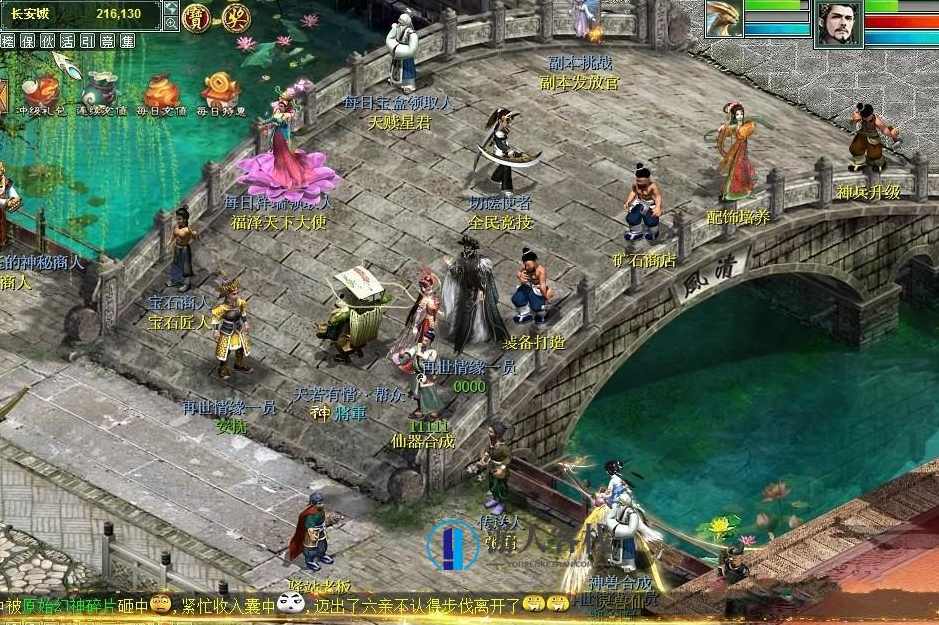
Task: Click the magnifier zoom button beside the coordinates
Action: 171,22
